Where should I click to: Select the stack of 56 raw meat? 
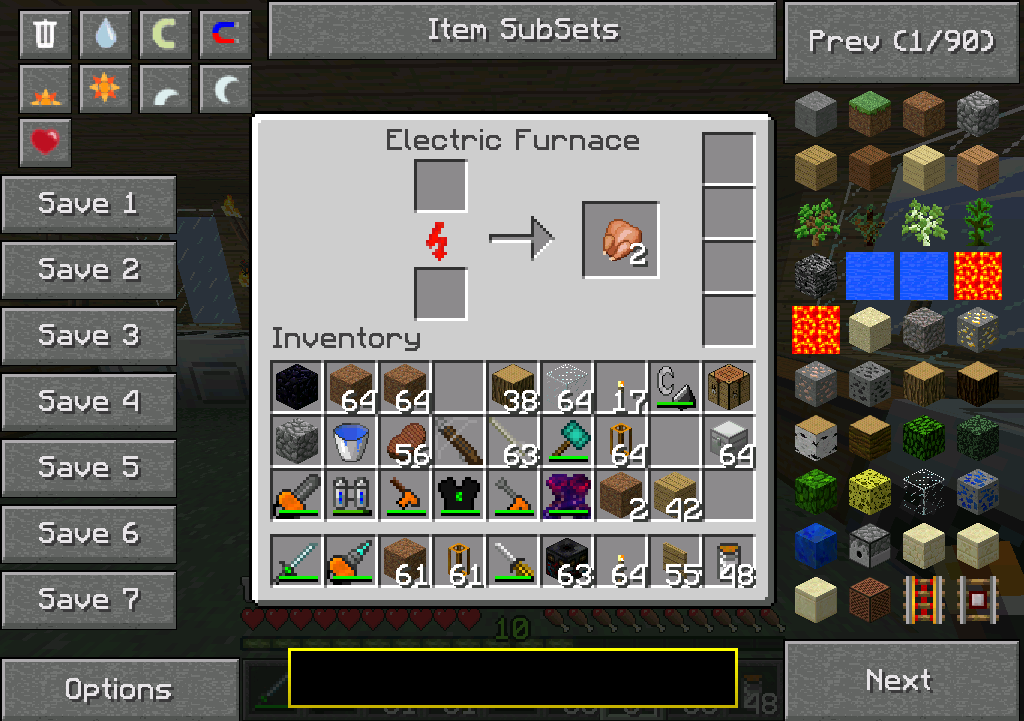pos(404,441)
